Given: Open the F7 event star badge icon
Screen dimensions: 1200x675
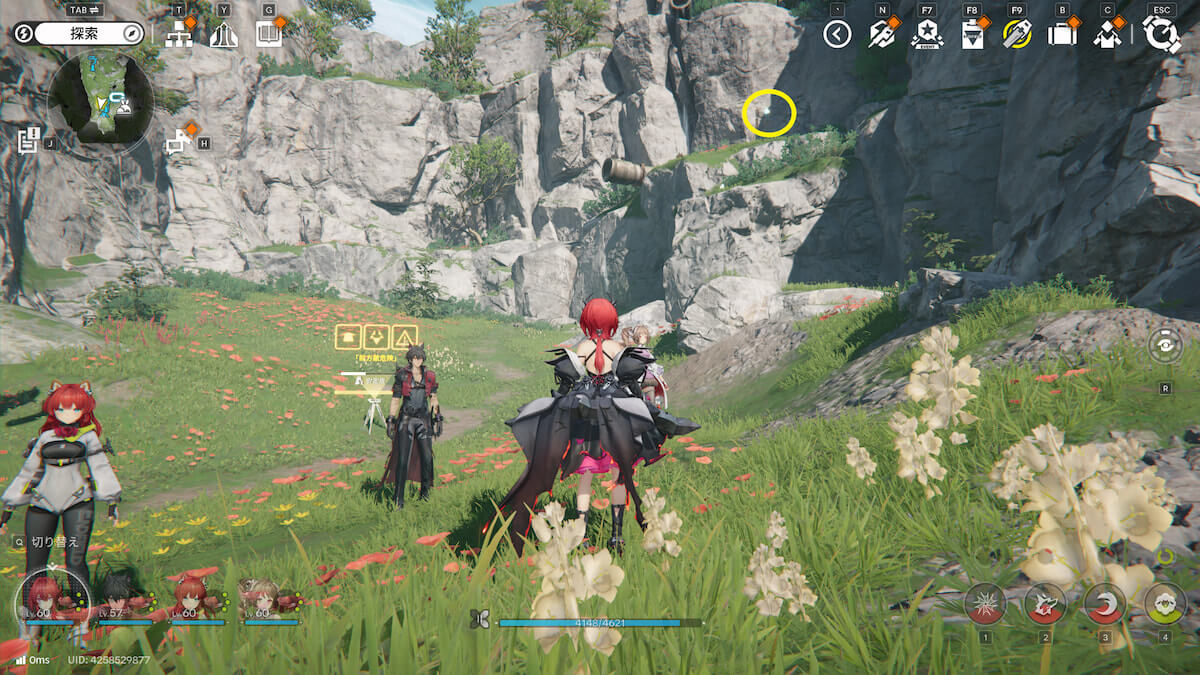Looking at the screenshot, I should (927, 35).
